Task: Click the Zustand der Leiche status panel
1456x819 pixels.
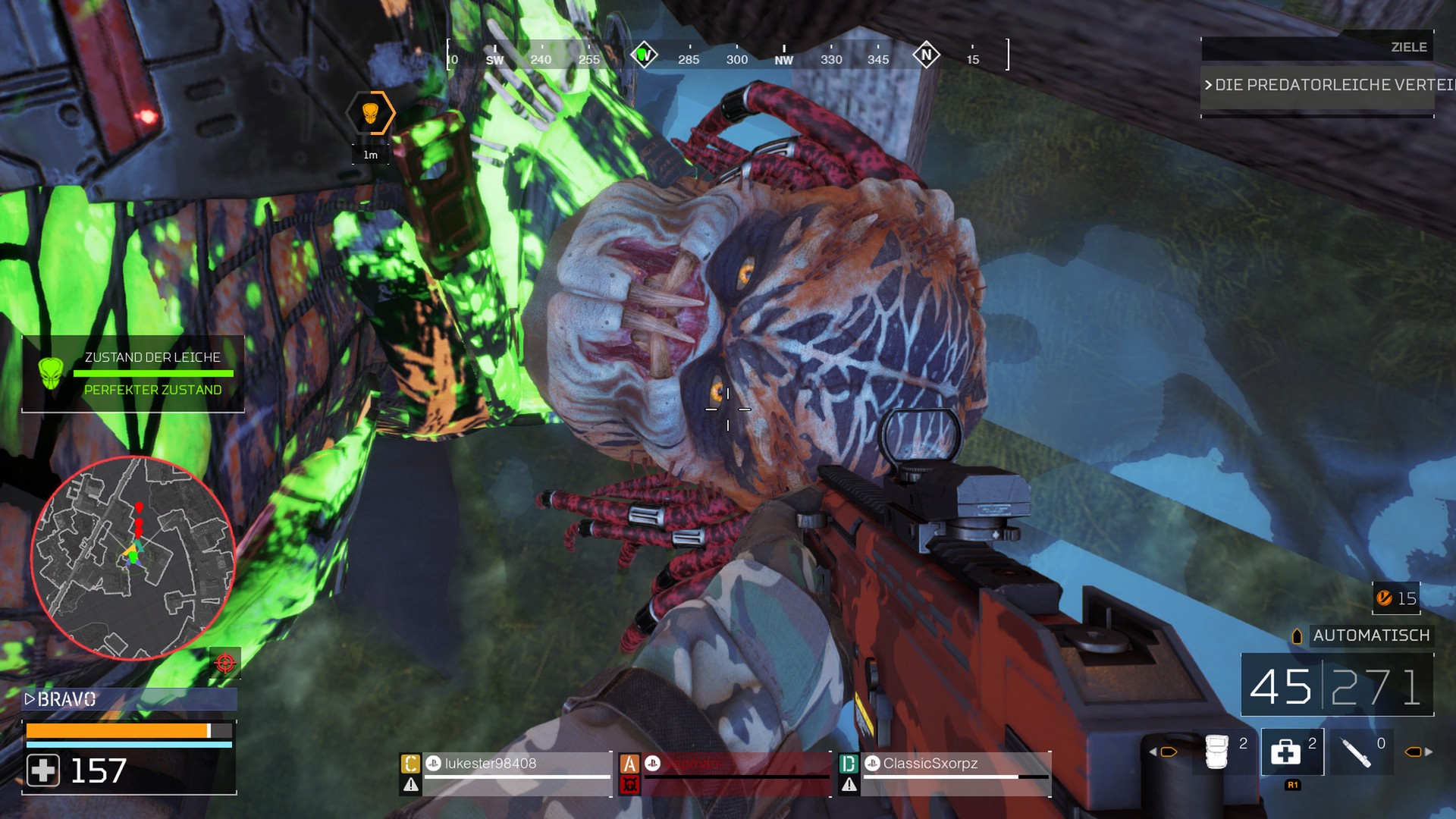Action: [133, 374]
